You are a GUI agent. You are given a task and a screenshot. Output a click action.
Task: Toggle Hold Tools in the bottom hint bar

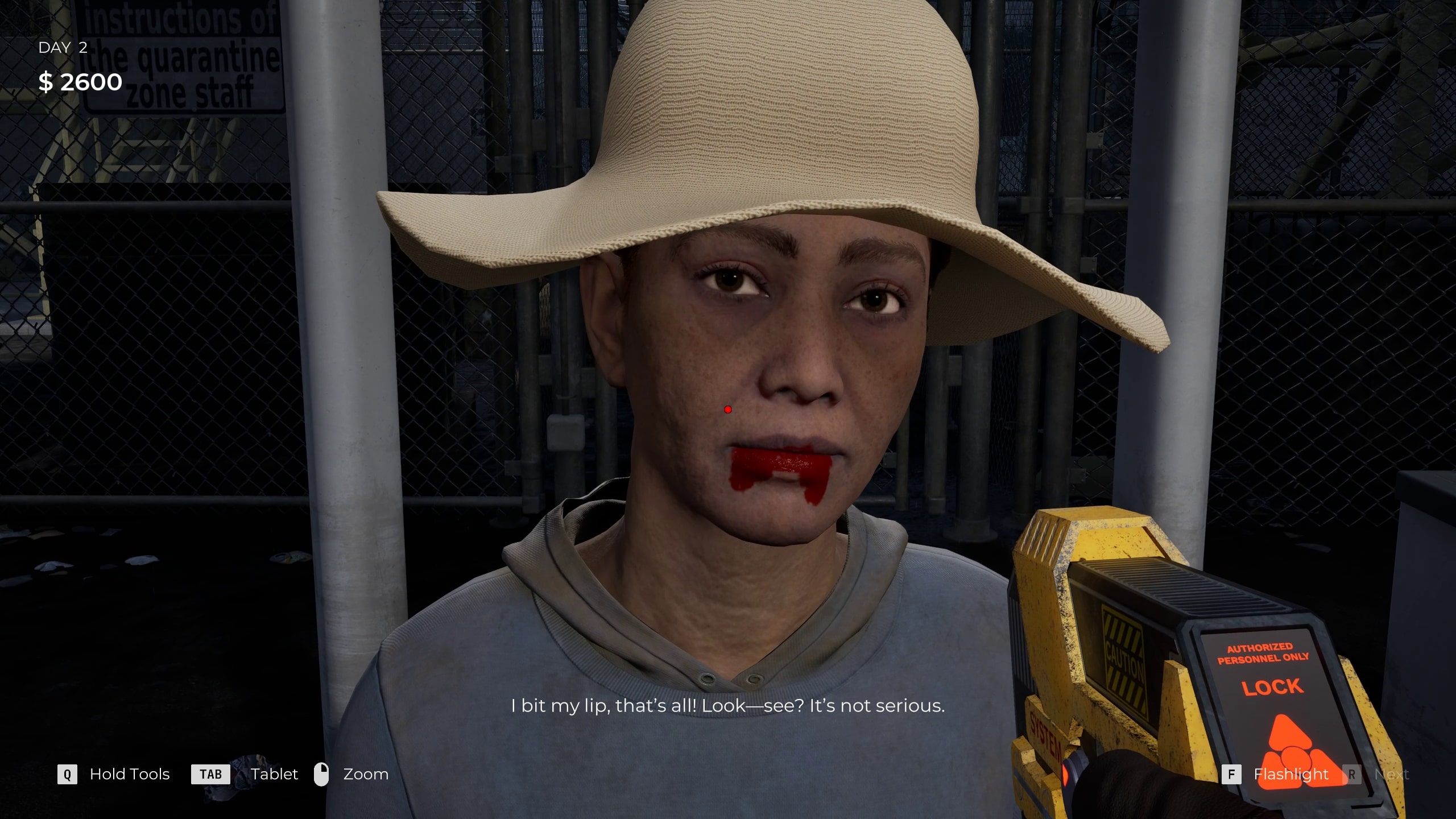[129, 774]
